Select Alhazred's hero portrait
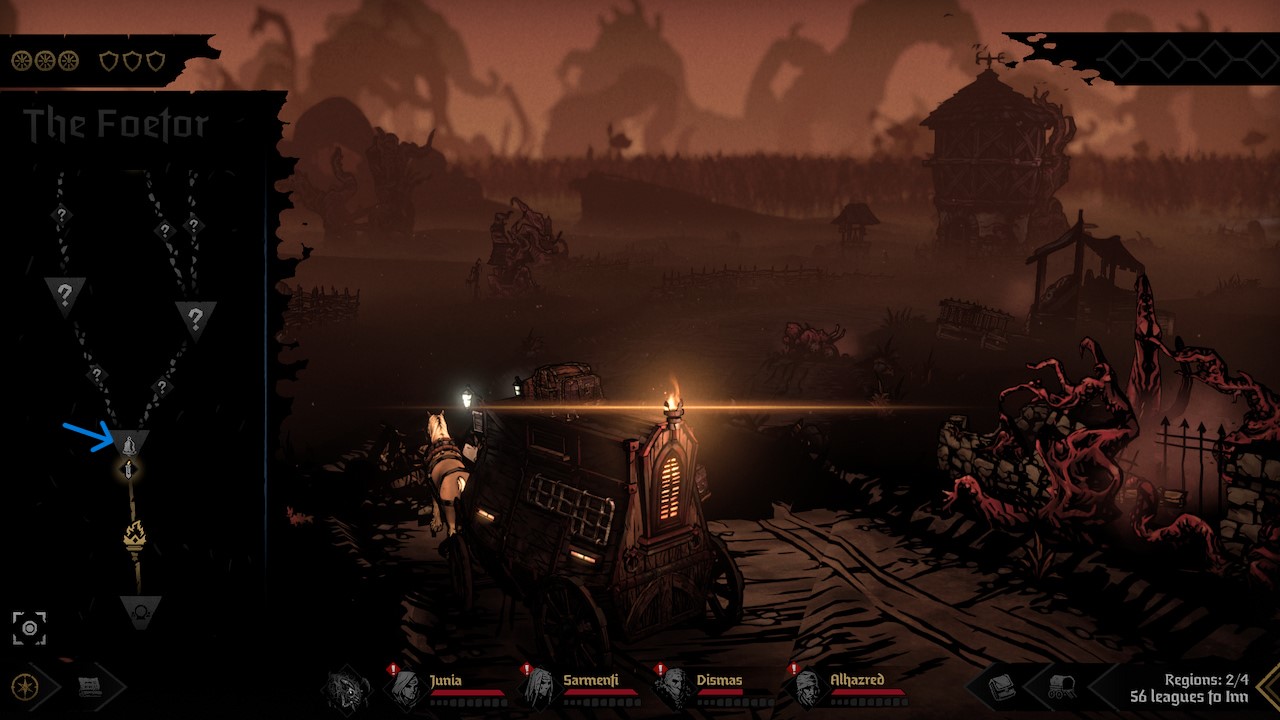Screen dimensions: 1280x720 (x=808, y=688)
